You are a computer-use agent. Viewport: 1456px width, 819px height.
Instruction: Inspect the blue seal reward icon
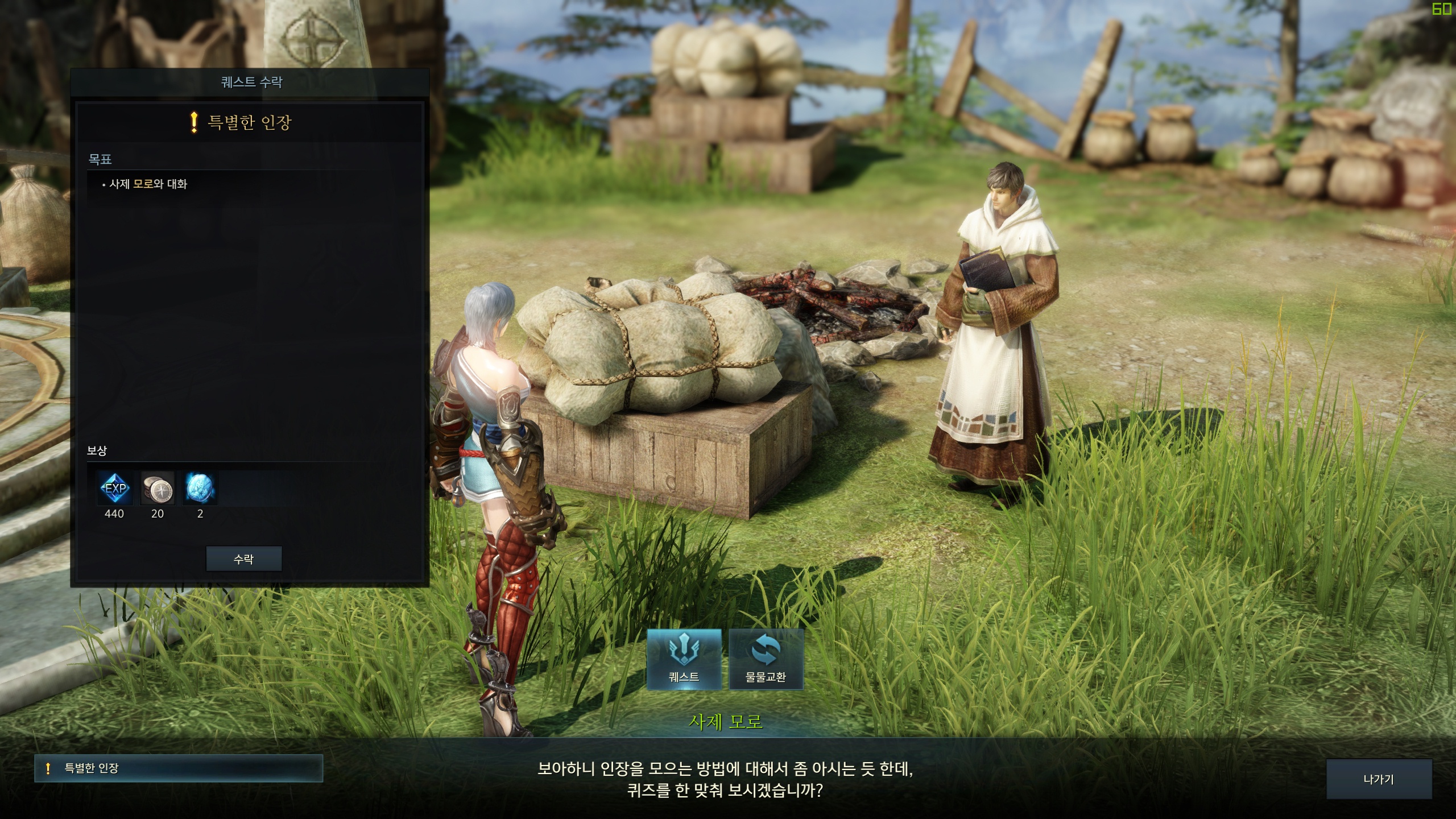(200, 488)
